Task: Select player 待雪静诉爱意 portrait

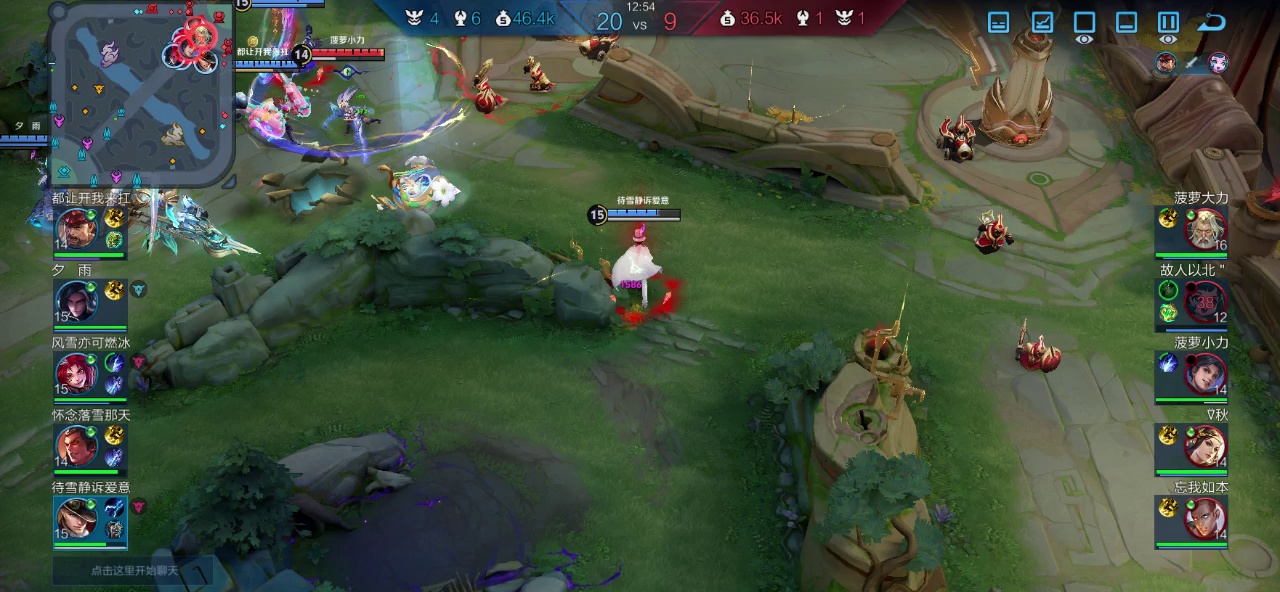Action: 76,518
